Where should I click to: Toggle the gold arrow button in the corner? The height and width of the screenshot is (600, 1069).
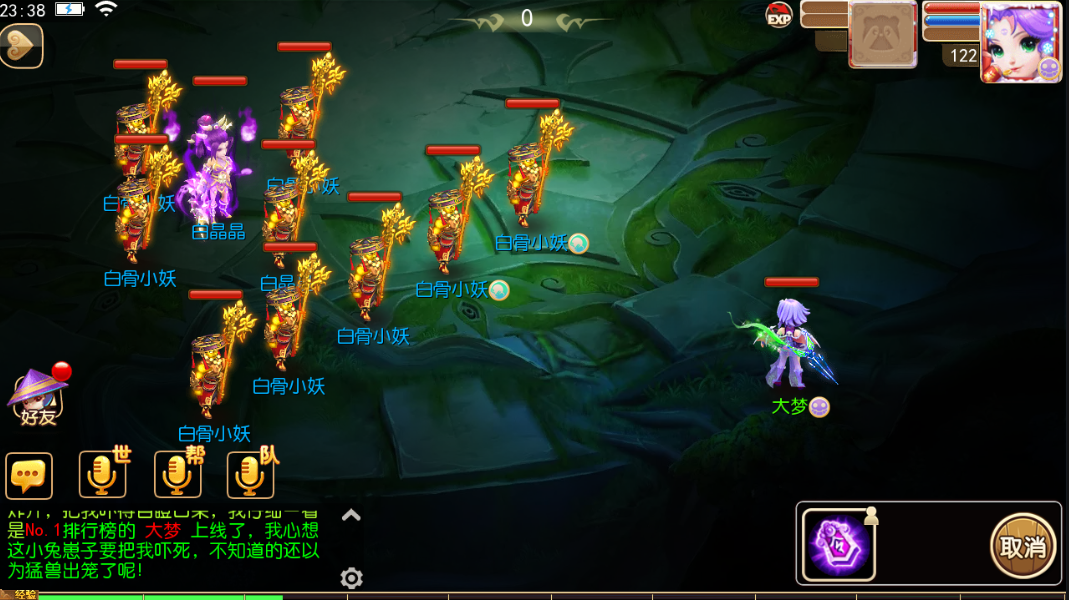(x=21, y=45)
